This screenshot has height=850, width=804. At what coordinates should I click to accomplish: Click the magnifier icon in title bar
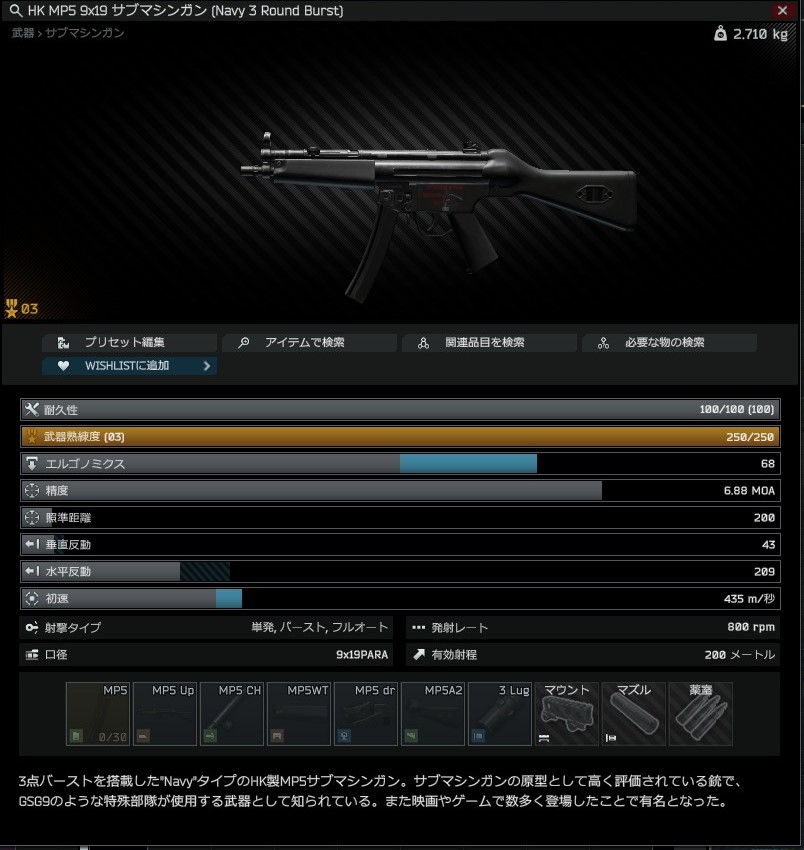pos(15,11)
